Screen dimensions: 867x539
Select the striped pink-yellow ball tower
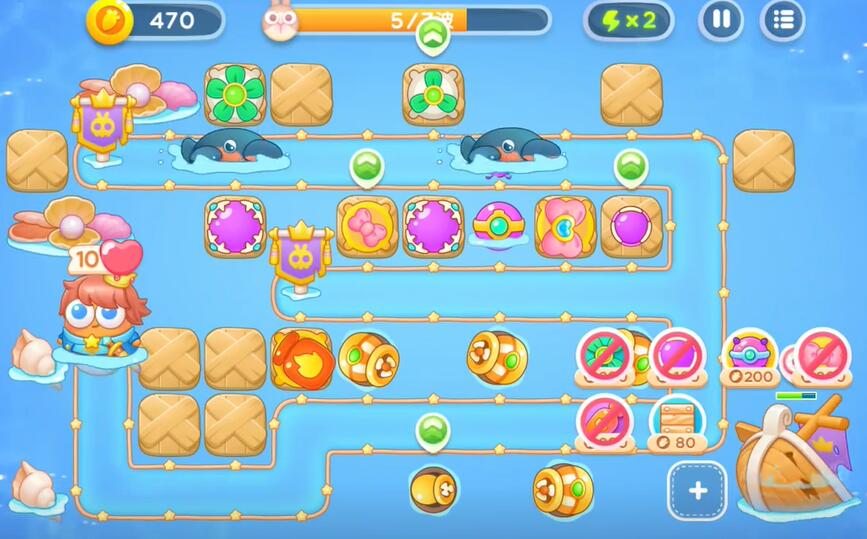[498, 225]
